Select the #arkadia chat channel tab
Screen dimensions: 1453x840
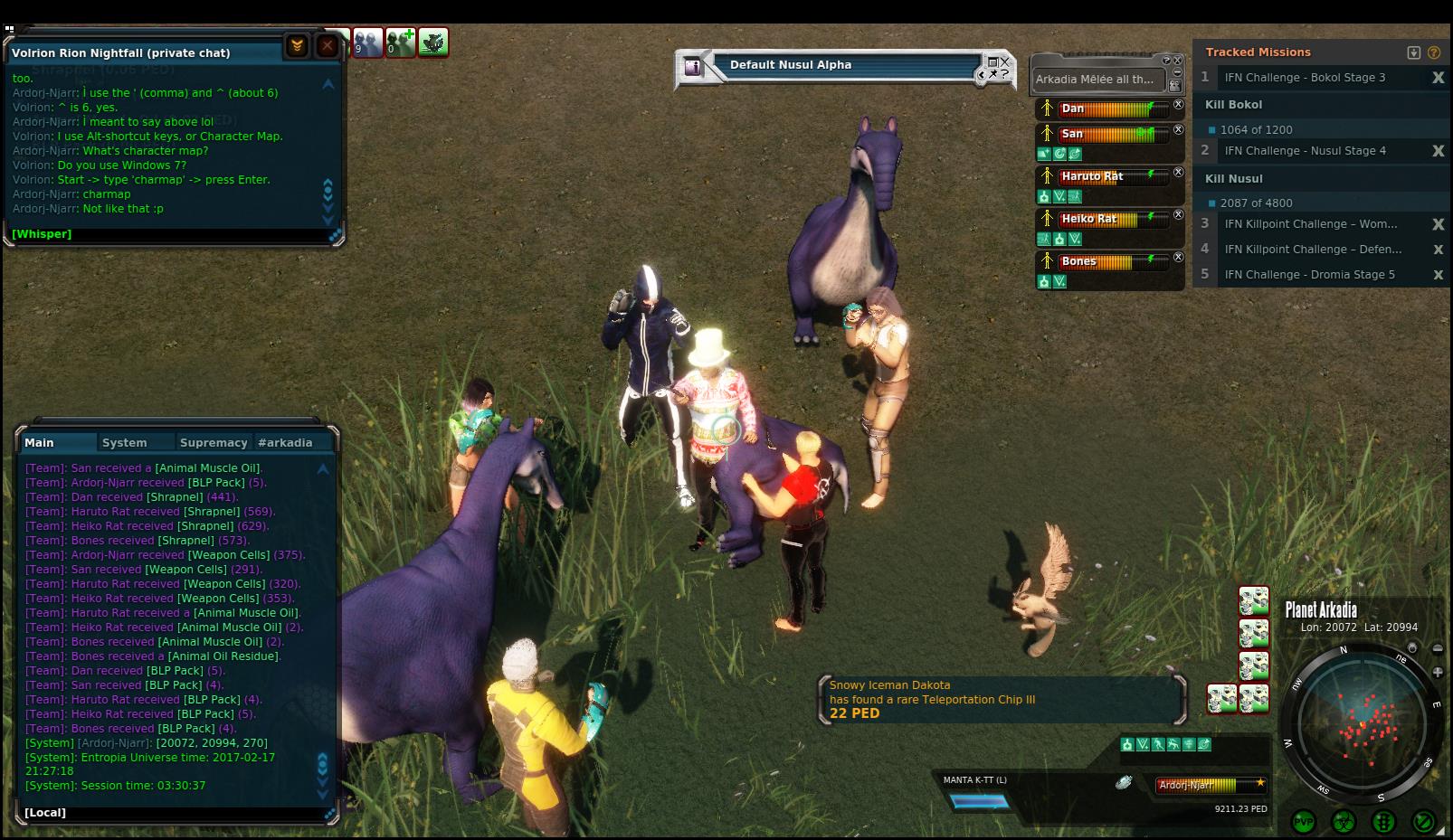coord(285,443)
